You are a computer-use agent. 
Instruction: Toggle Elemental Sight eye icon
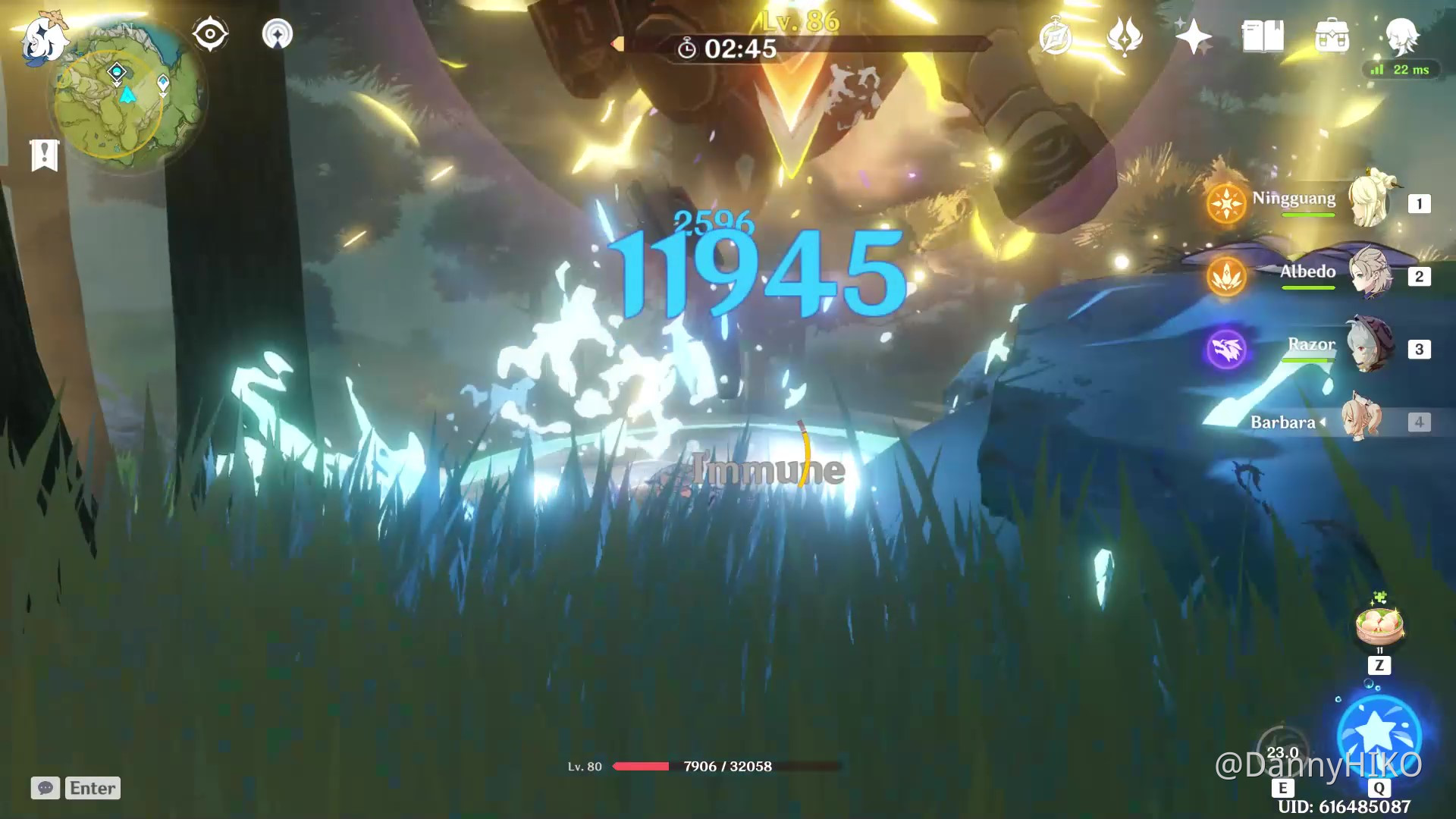point(210,34)
